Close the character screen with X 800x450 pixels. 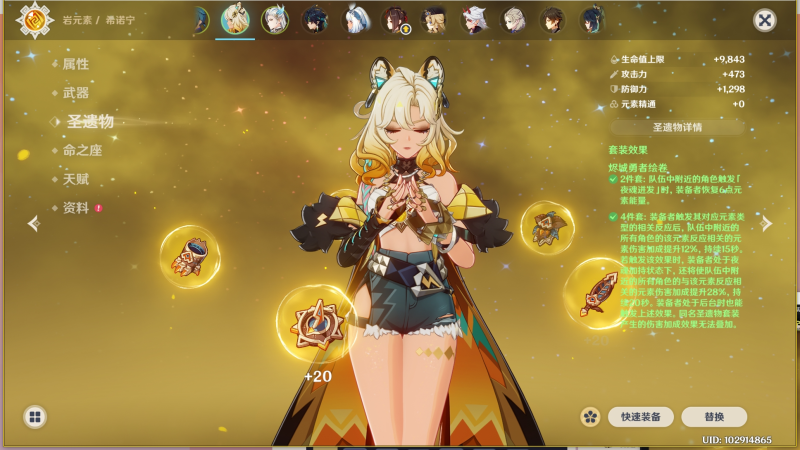765,20
